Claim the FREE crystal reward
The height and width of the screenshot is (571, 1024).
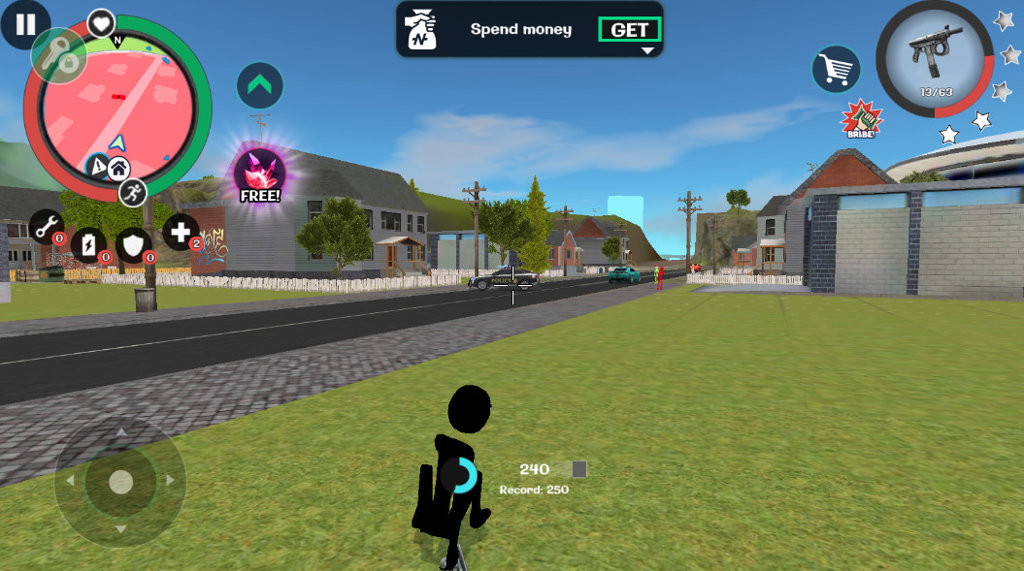point(260,175)
